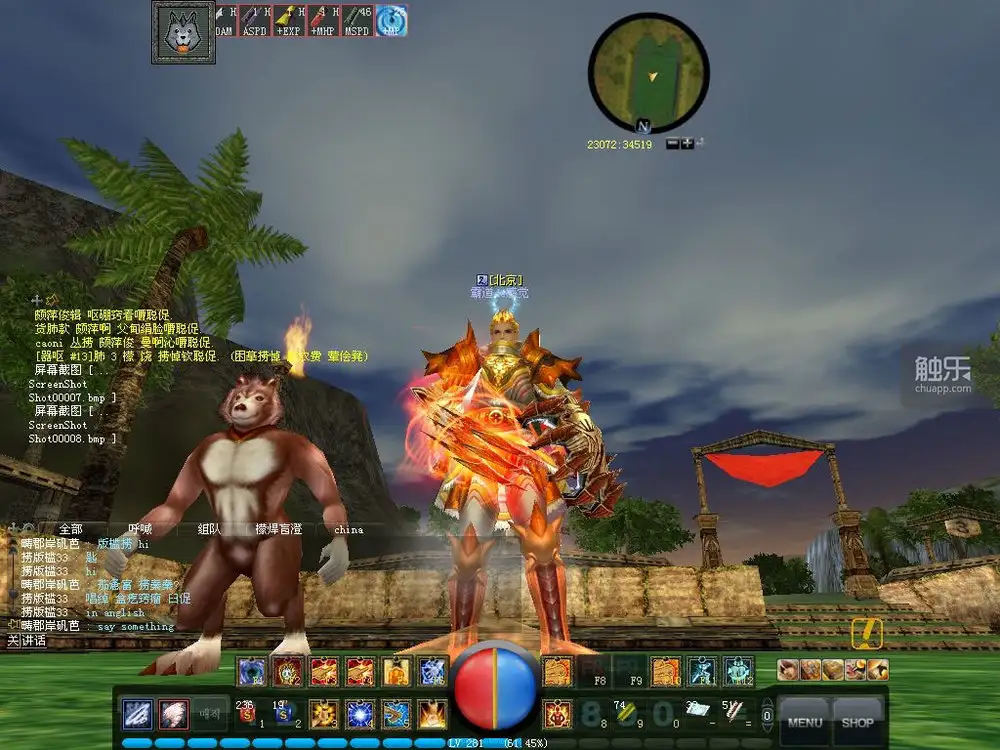Zoom out the minimap with minus button

(673, 144)
